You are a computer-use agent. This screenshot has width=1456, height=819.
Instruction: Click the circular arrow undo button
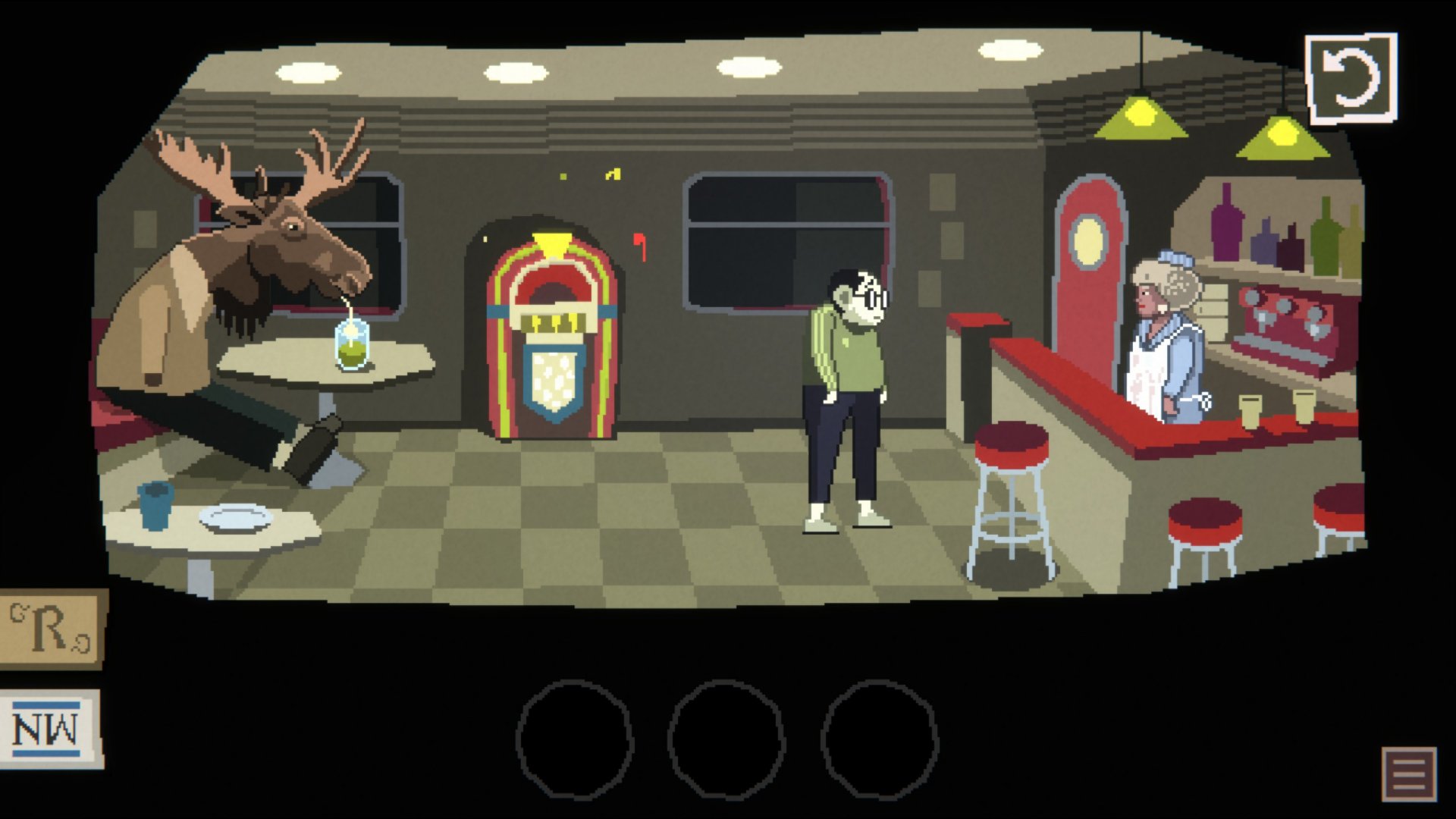[x=1351, y=78]
